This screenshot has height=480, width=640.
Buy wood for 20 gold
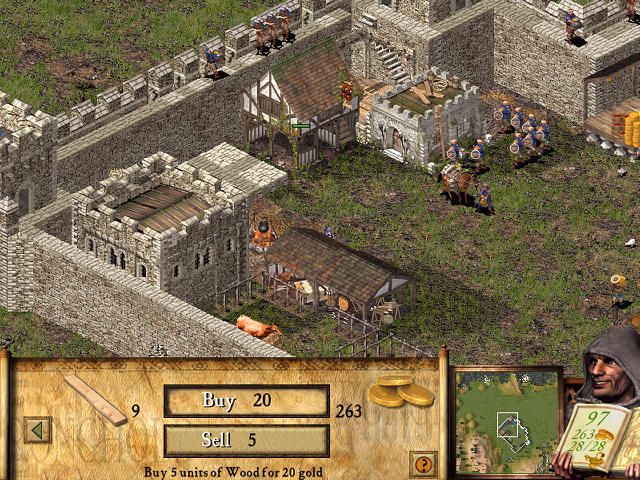[246, 401]
